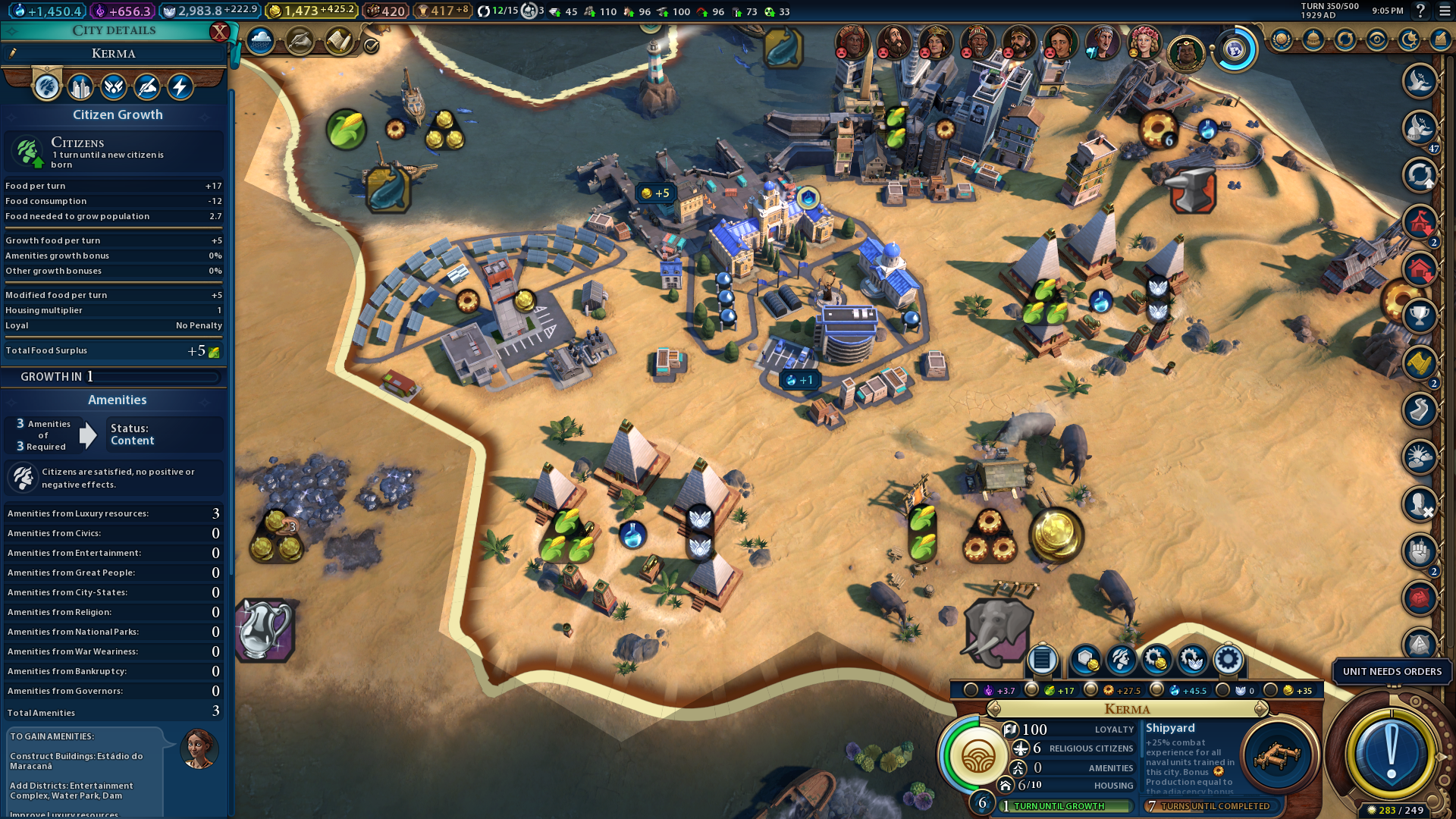Image resolution: width=1456 pixels, height=819 pixels.
Task: Close the City Details panel
Action: click(x=219, y=32)
